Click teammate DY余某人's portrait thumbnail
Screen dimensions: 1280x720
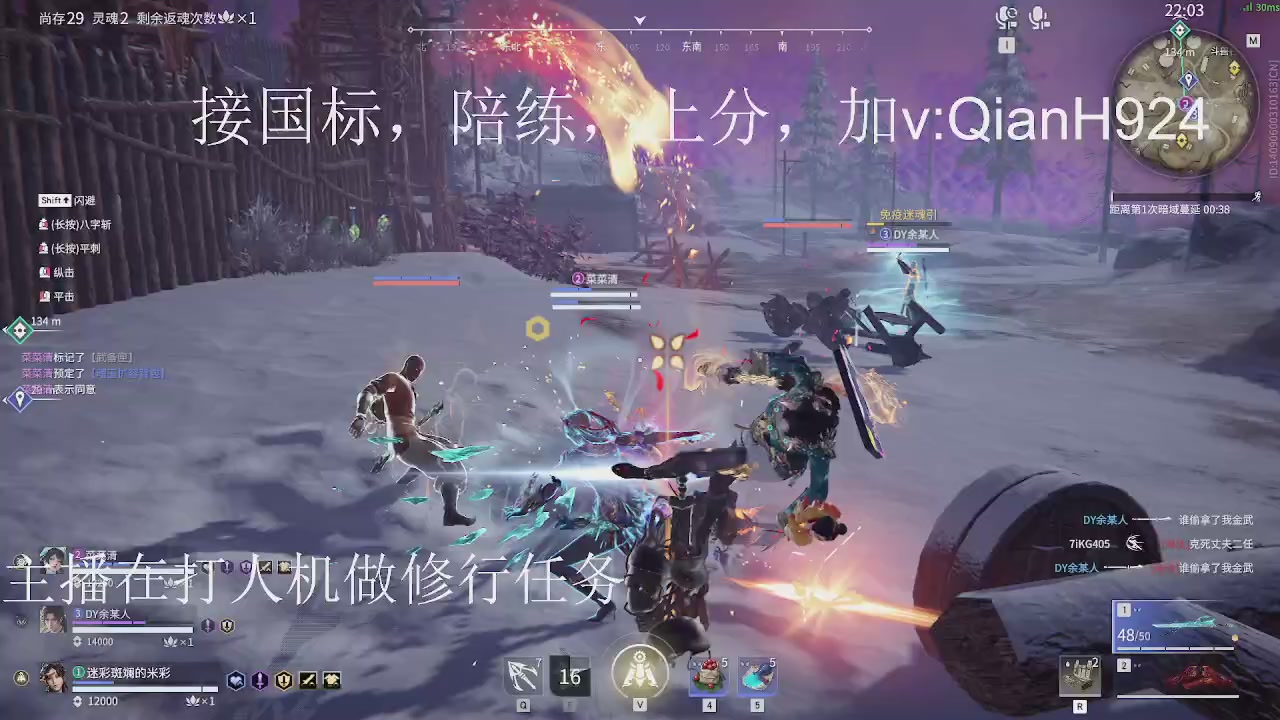52,620
